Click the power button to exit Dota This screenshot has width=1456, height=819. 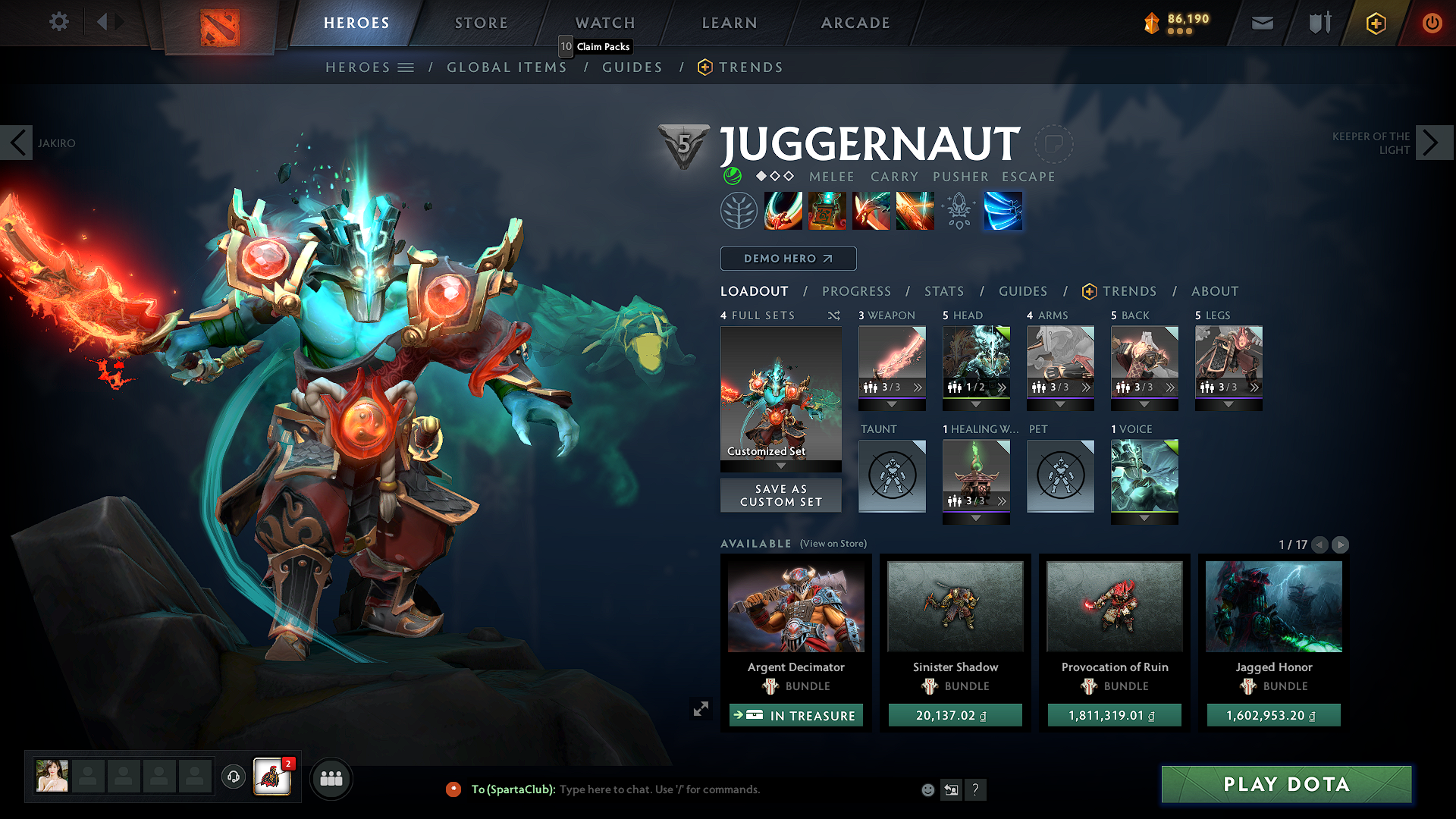tap(1432, 23)
